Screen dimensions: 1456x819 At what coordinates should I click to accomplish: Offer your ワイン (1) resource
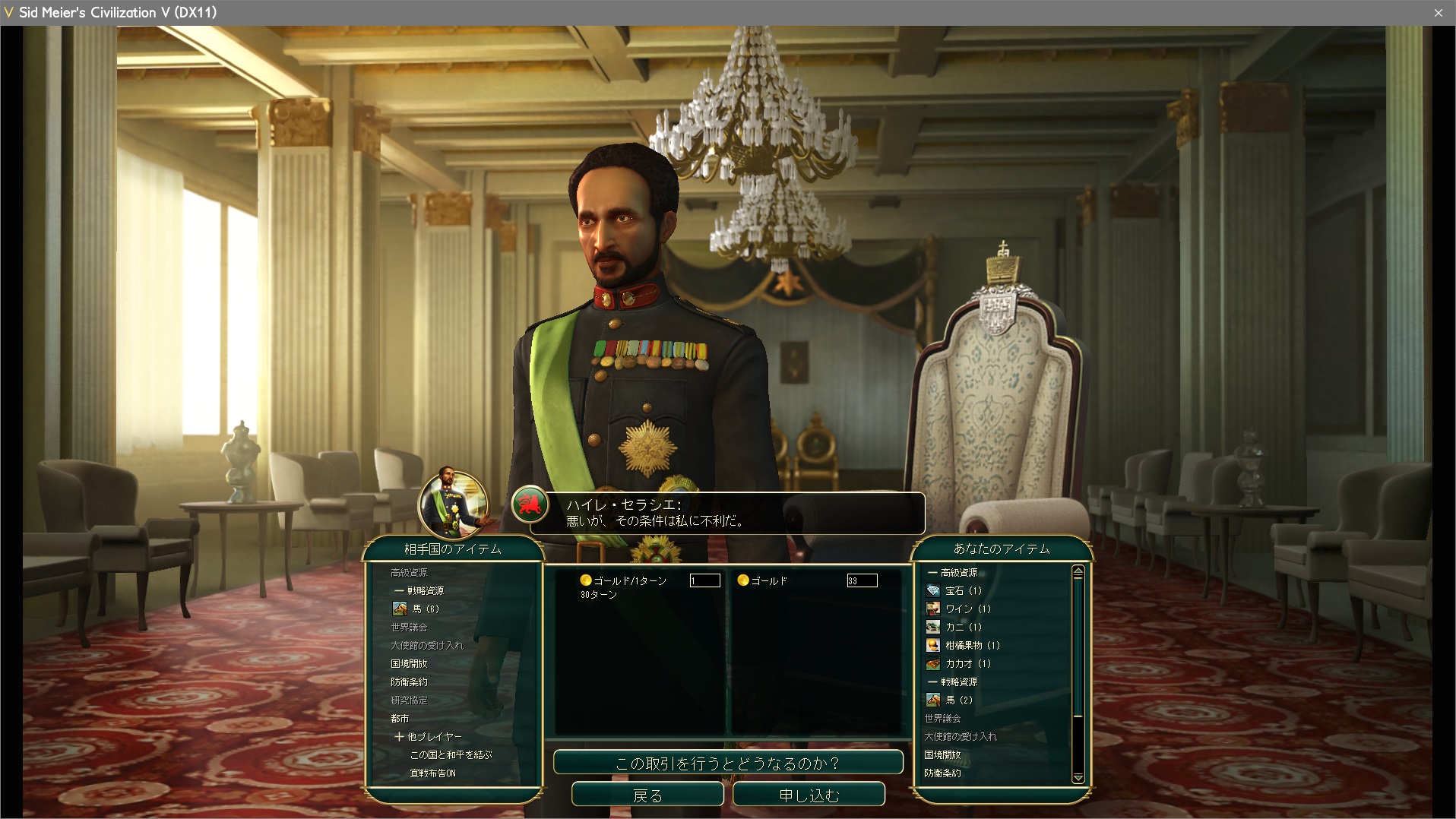(967, 609)
